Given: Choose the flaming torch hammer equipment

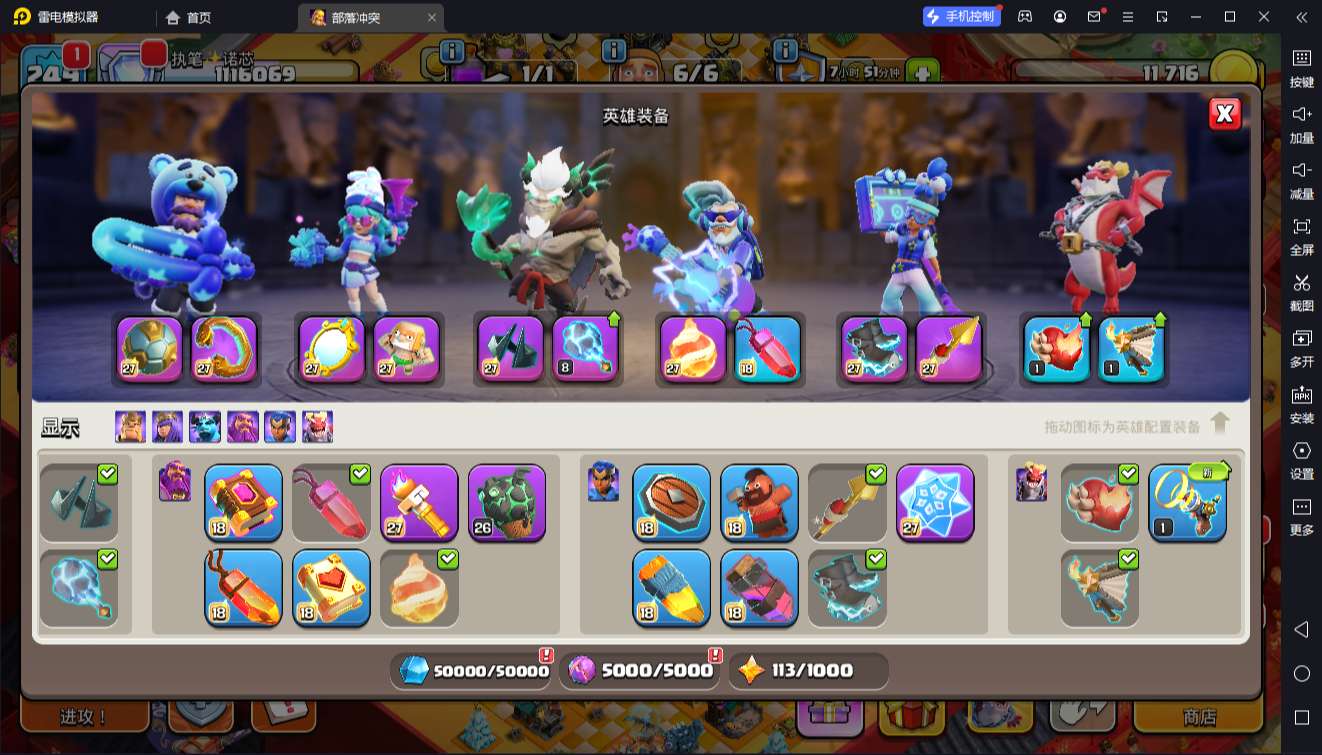Looking at the screenshot, I should coord(419,503).
